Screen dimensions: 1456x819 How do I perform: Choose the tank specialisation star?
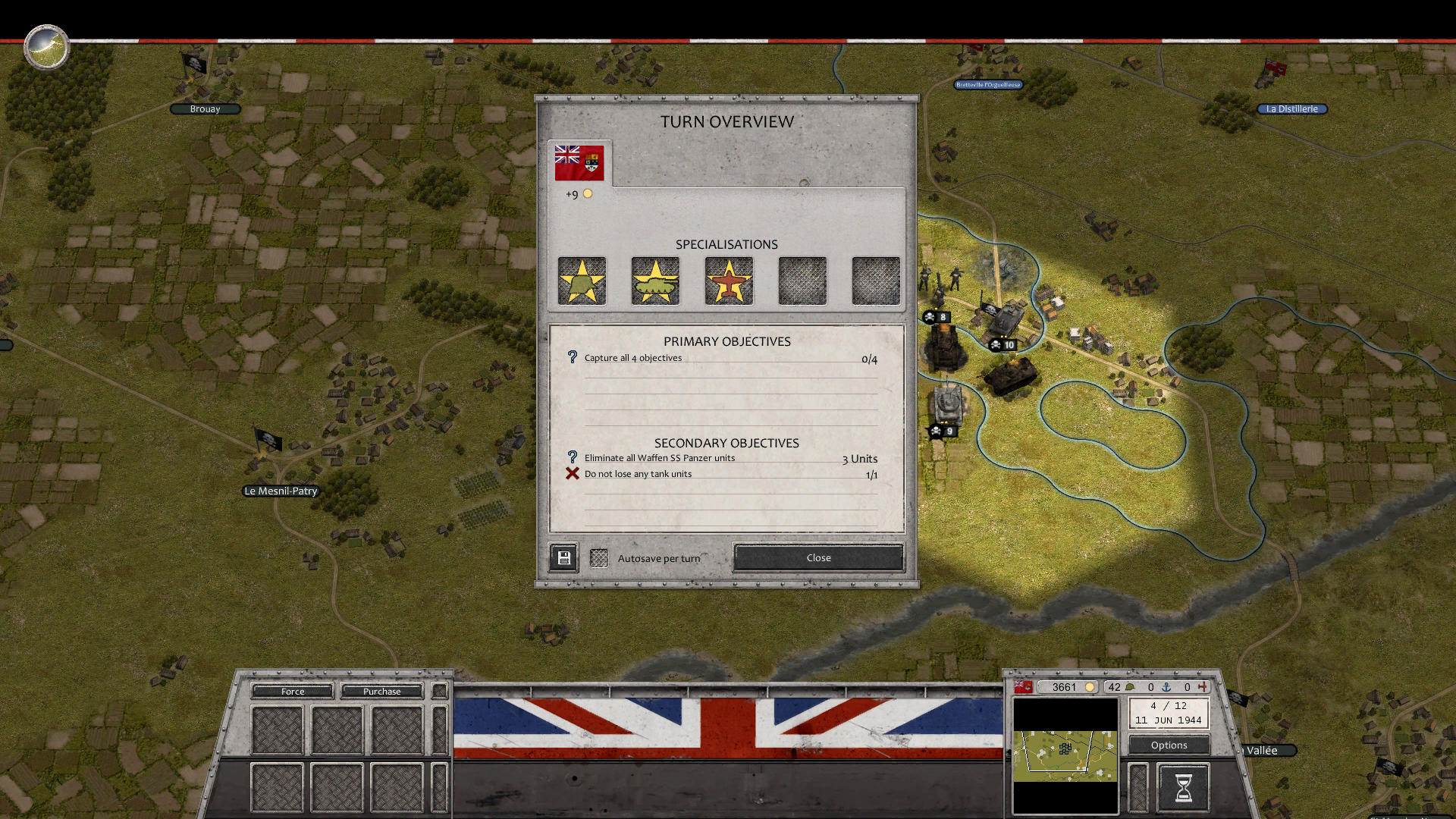click(x=655, y=281)
